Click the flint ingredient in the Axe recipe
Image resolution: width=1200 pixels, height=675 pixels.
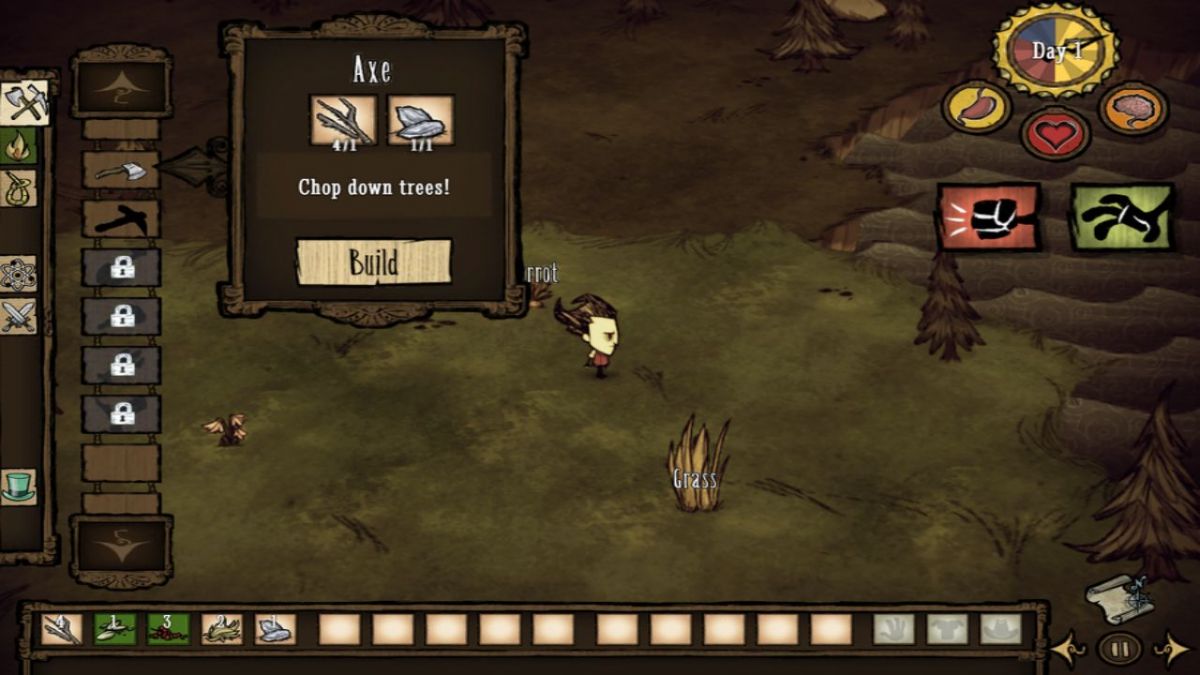pos(420,121)
